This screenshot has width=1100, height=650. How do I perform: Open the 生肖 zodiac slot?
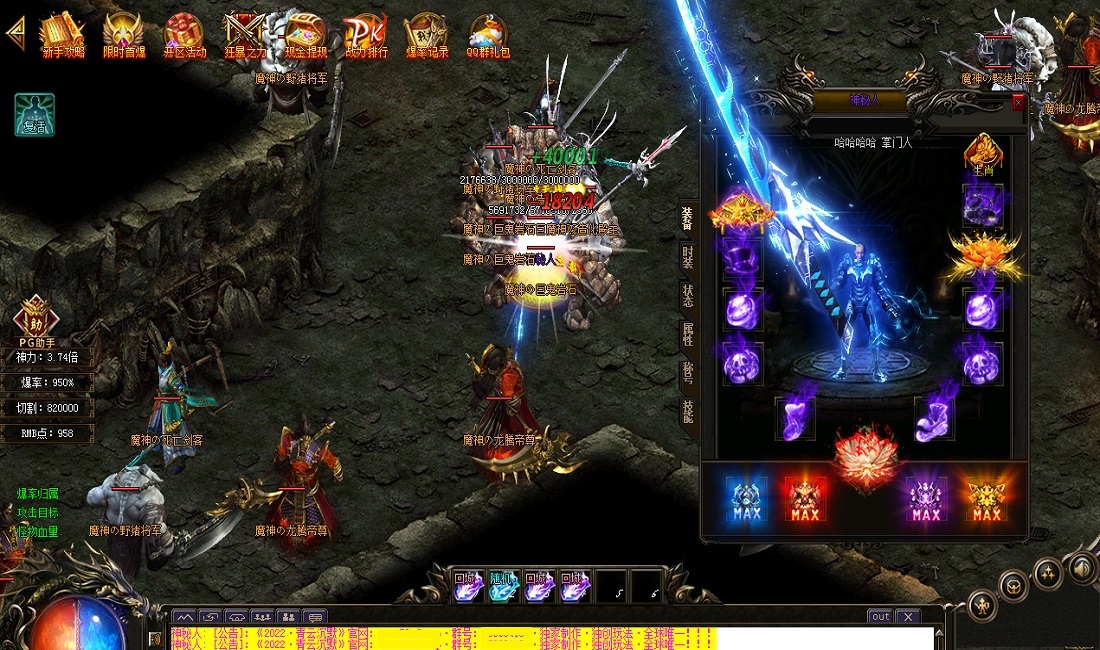point(983,155)
